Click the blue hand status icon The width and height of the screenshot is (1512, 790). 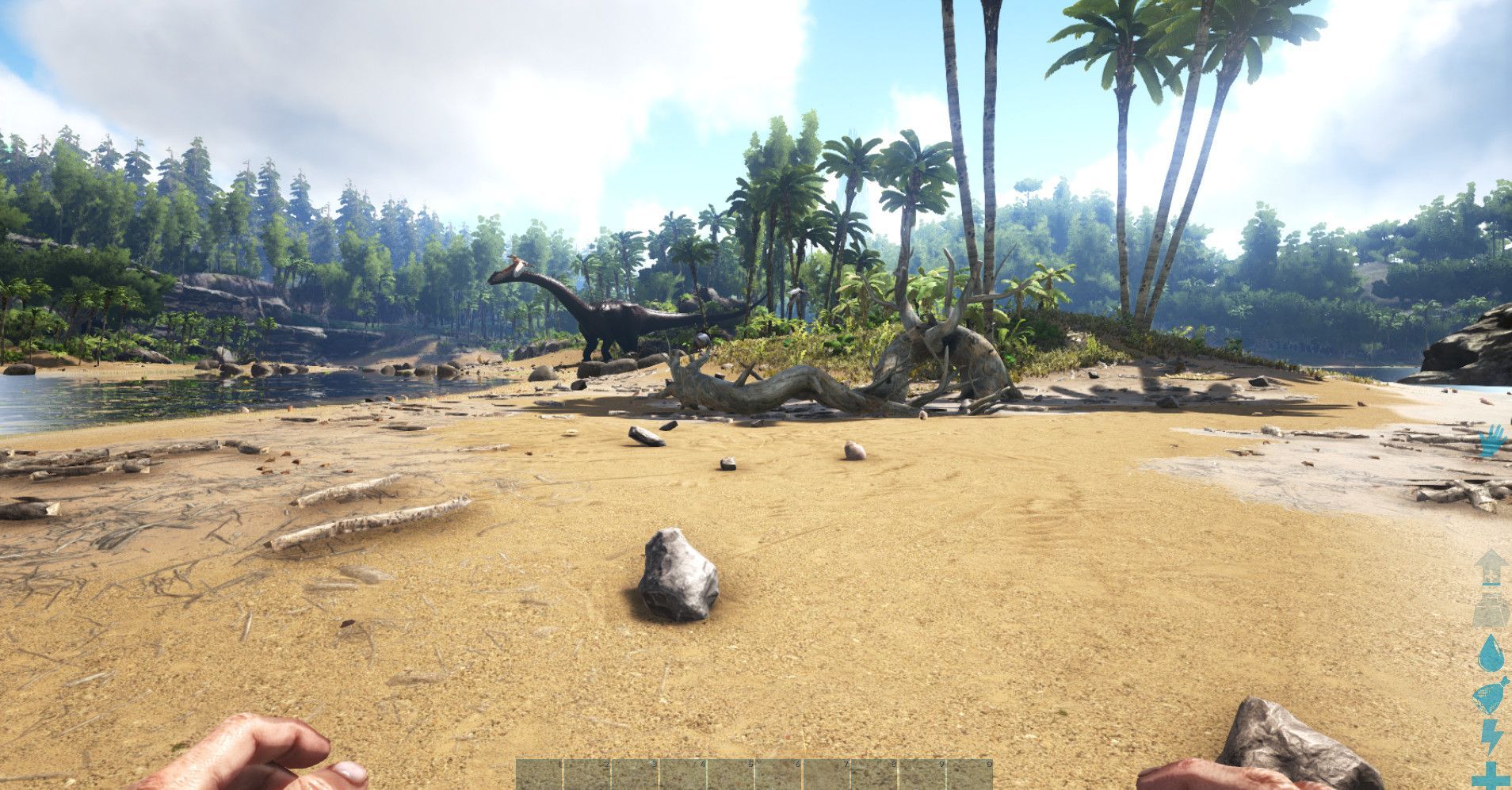coord(1491,441)
